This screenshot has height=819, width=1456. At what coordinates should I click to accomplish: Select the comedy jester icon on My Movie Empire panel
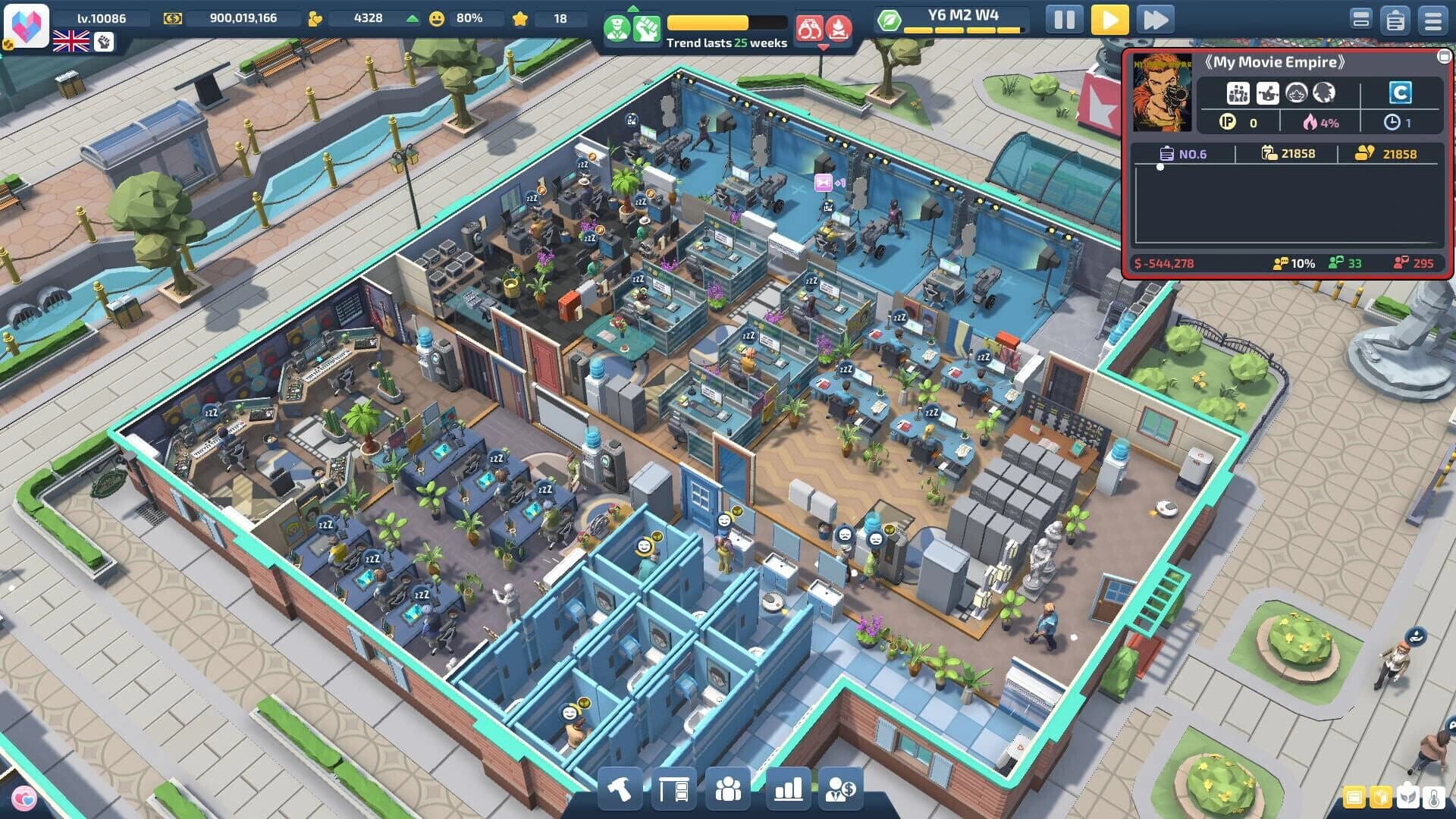point(1268,93)
